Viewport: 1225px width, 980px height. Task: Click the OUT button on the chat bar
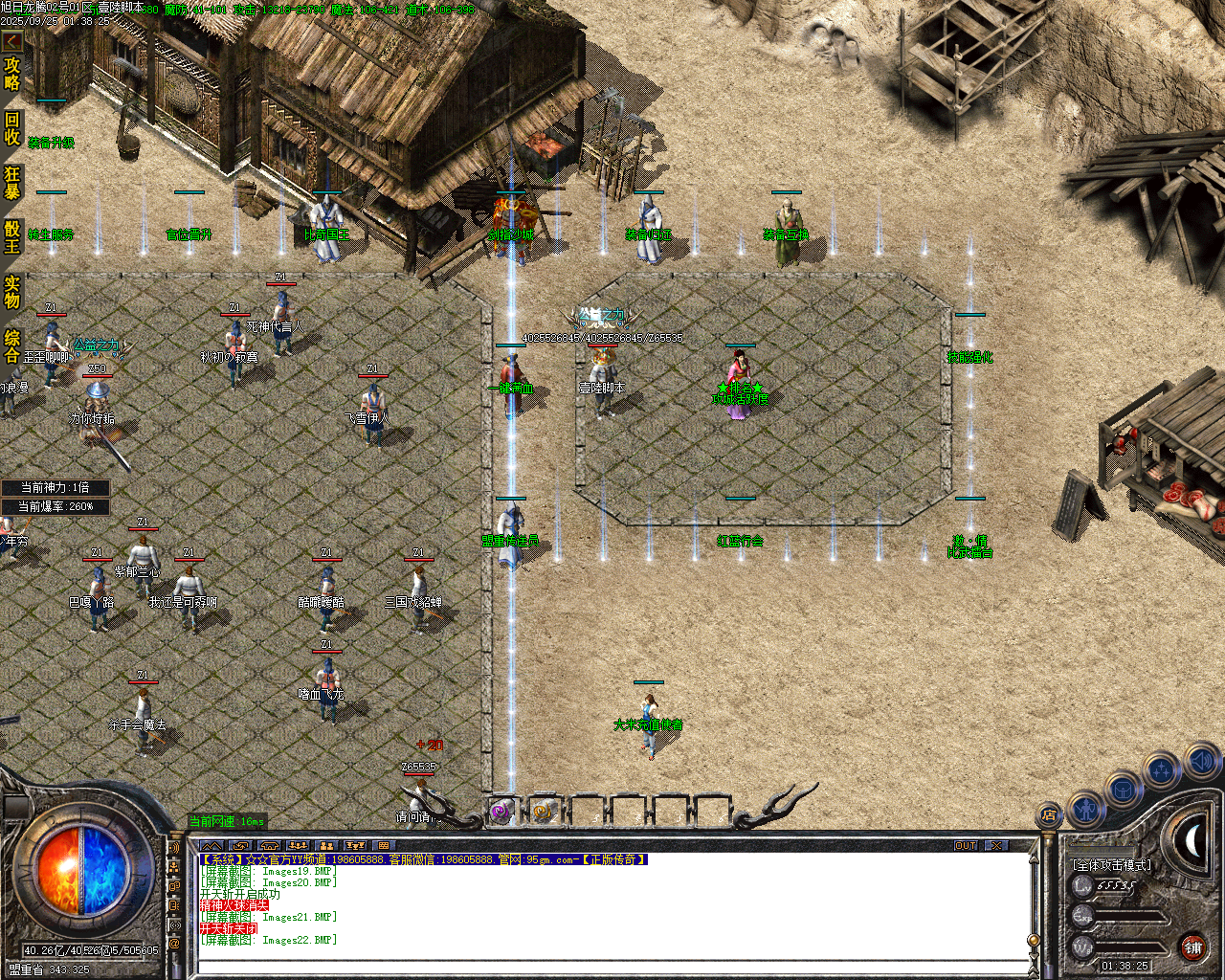click(x=967, y=846)
